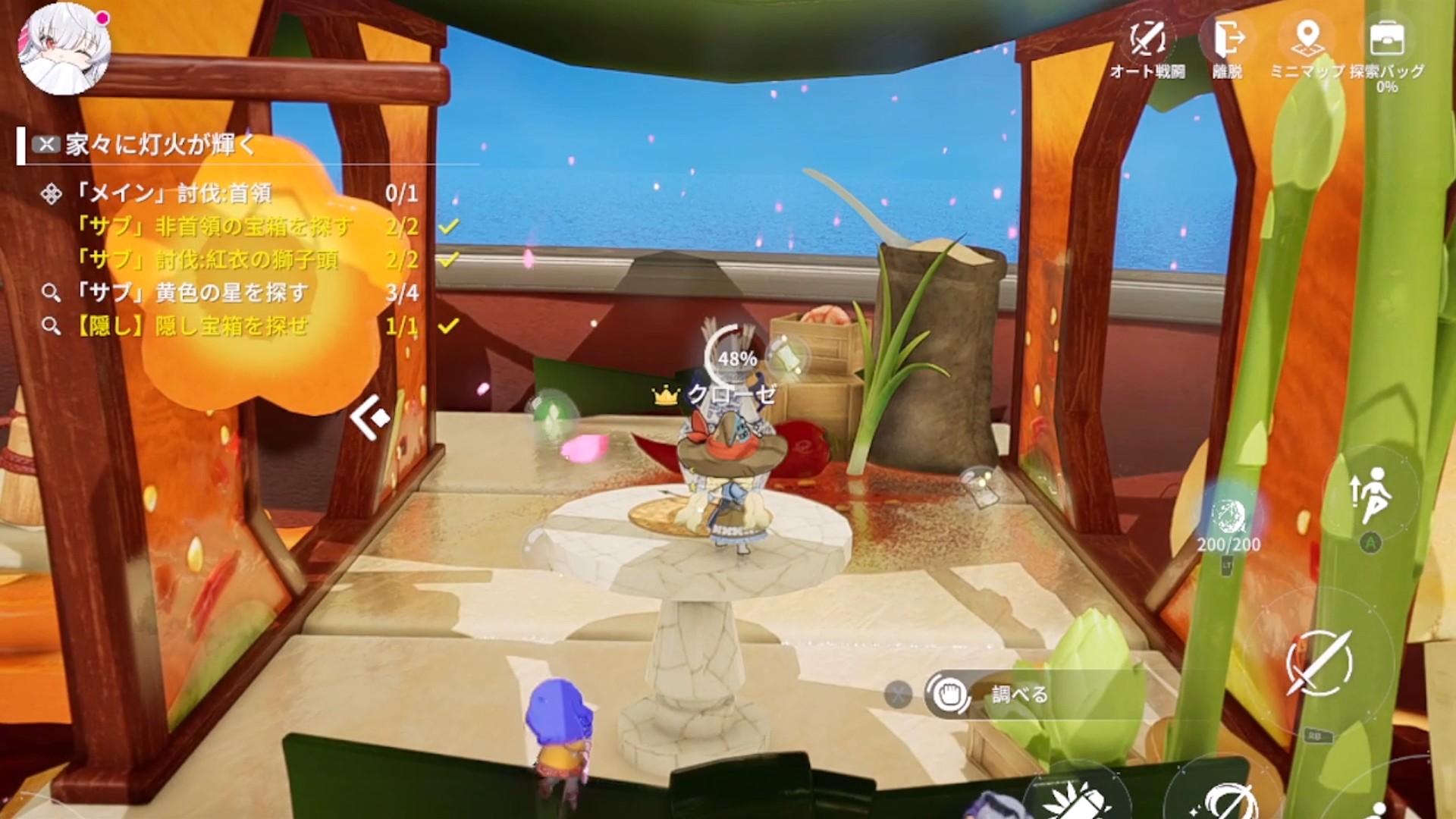Collapse the quest tracker with the arrow

pyautogui.click(x=370, y=418)
